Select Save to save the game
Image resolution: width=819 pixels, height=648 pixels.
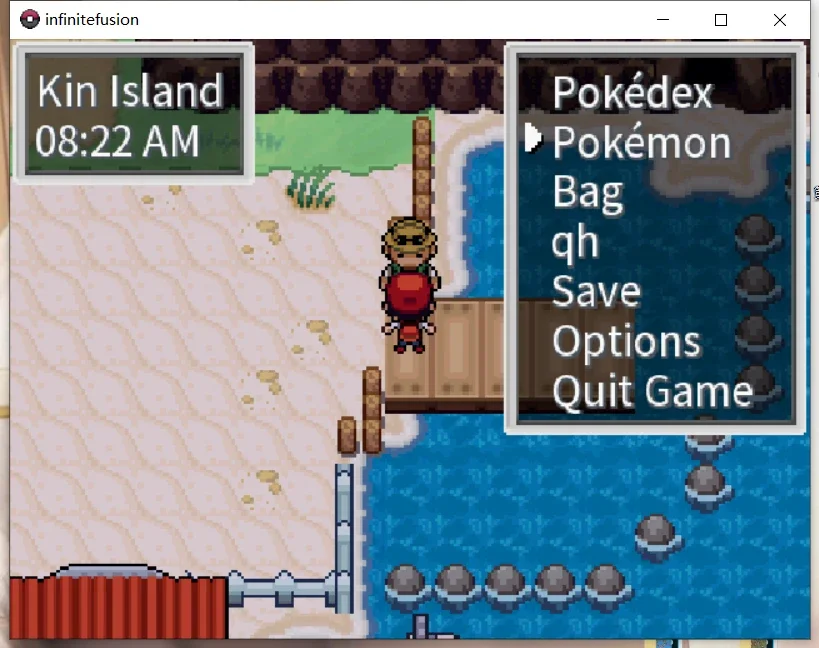pos(596,292)
